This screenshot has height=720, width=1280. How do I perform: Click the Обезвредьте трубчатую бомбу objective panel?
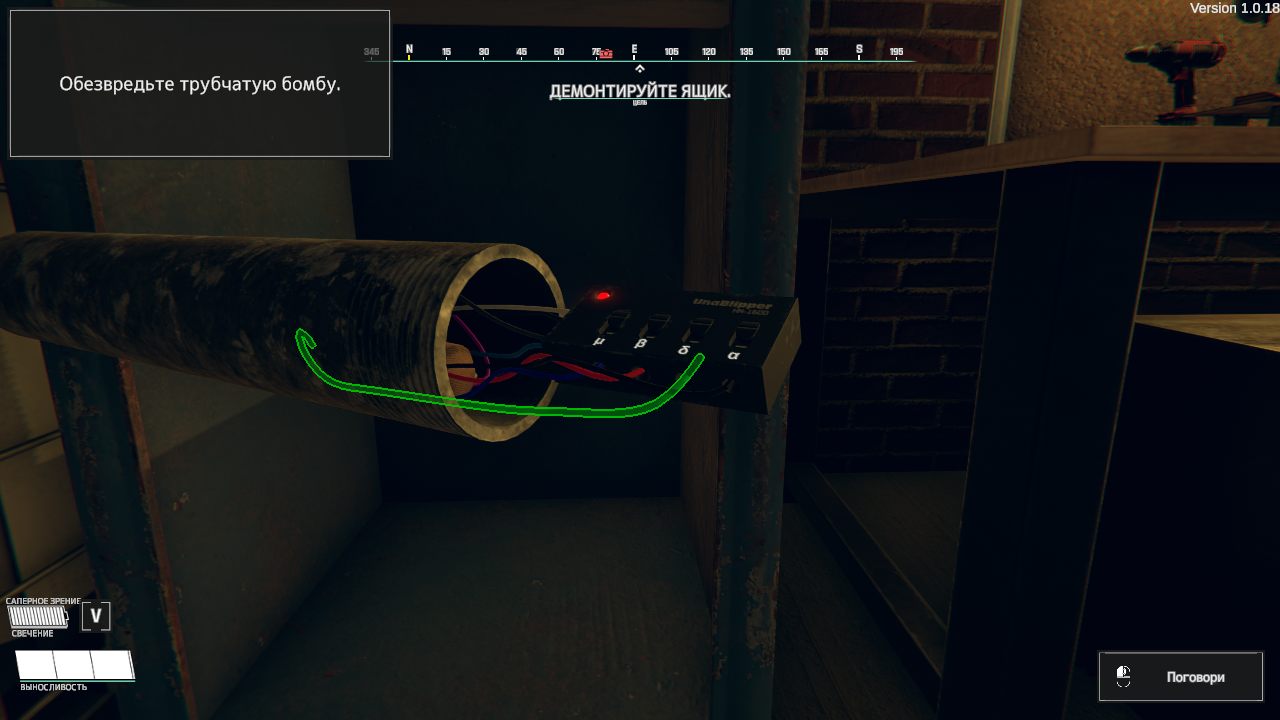point(199,83)
